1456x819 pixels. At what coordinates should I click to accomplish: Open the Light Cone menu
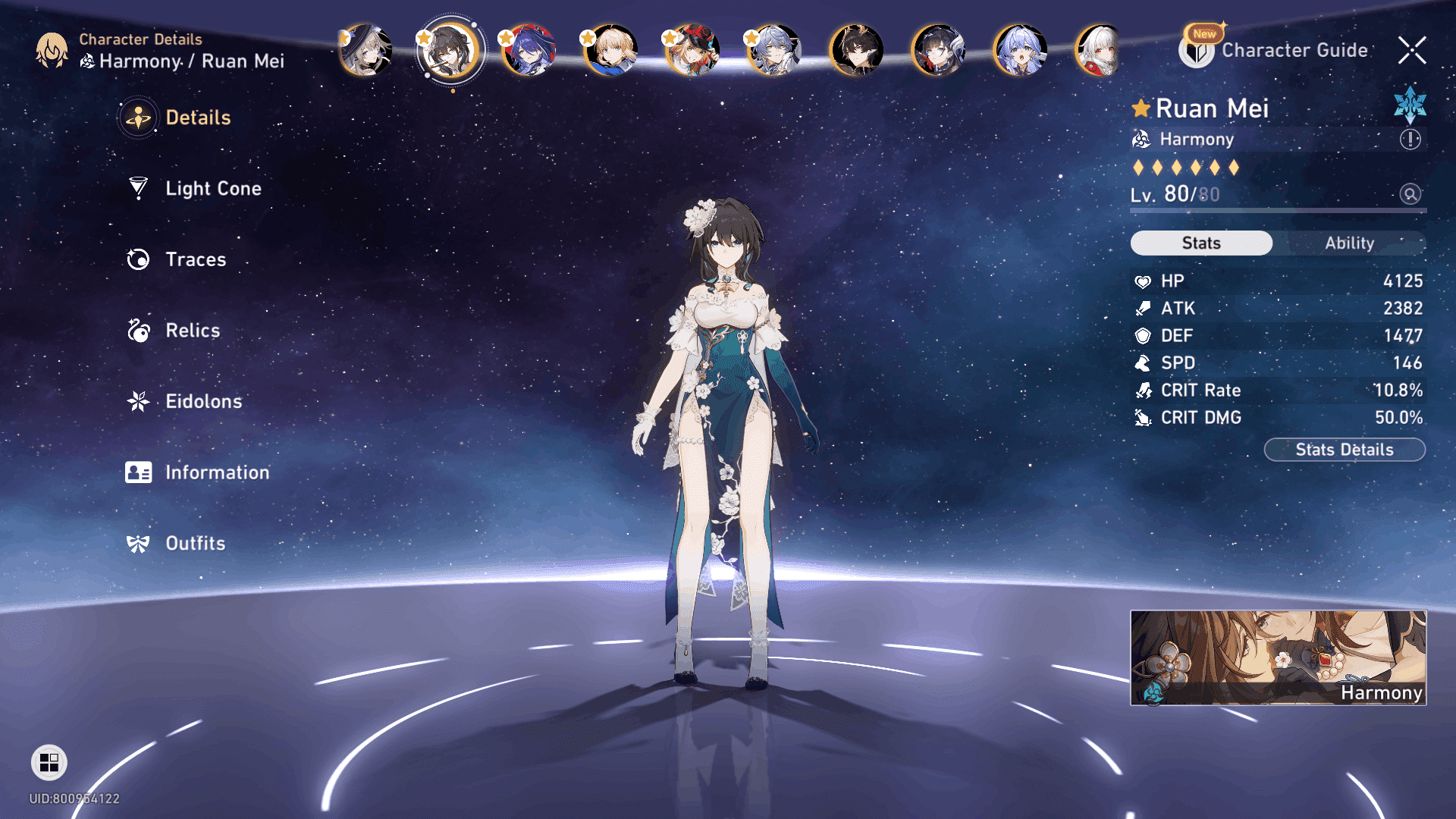(212, 189)
